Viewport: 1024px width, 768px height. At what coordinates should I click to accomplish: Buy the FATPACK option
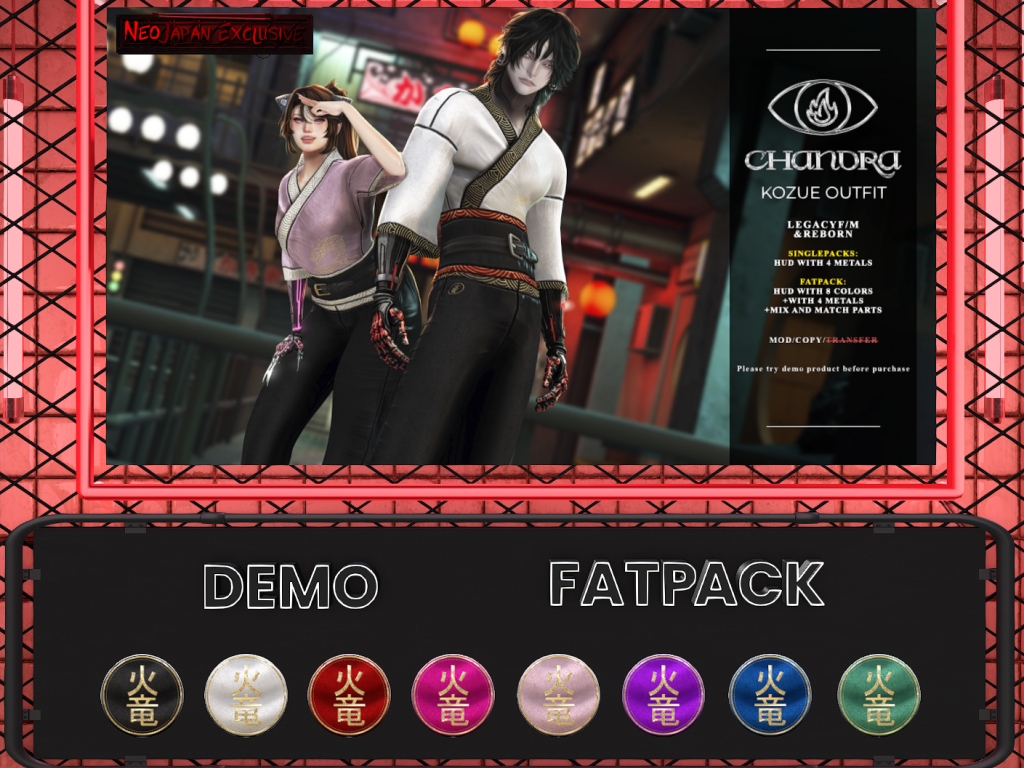(686, 585)
